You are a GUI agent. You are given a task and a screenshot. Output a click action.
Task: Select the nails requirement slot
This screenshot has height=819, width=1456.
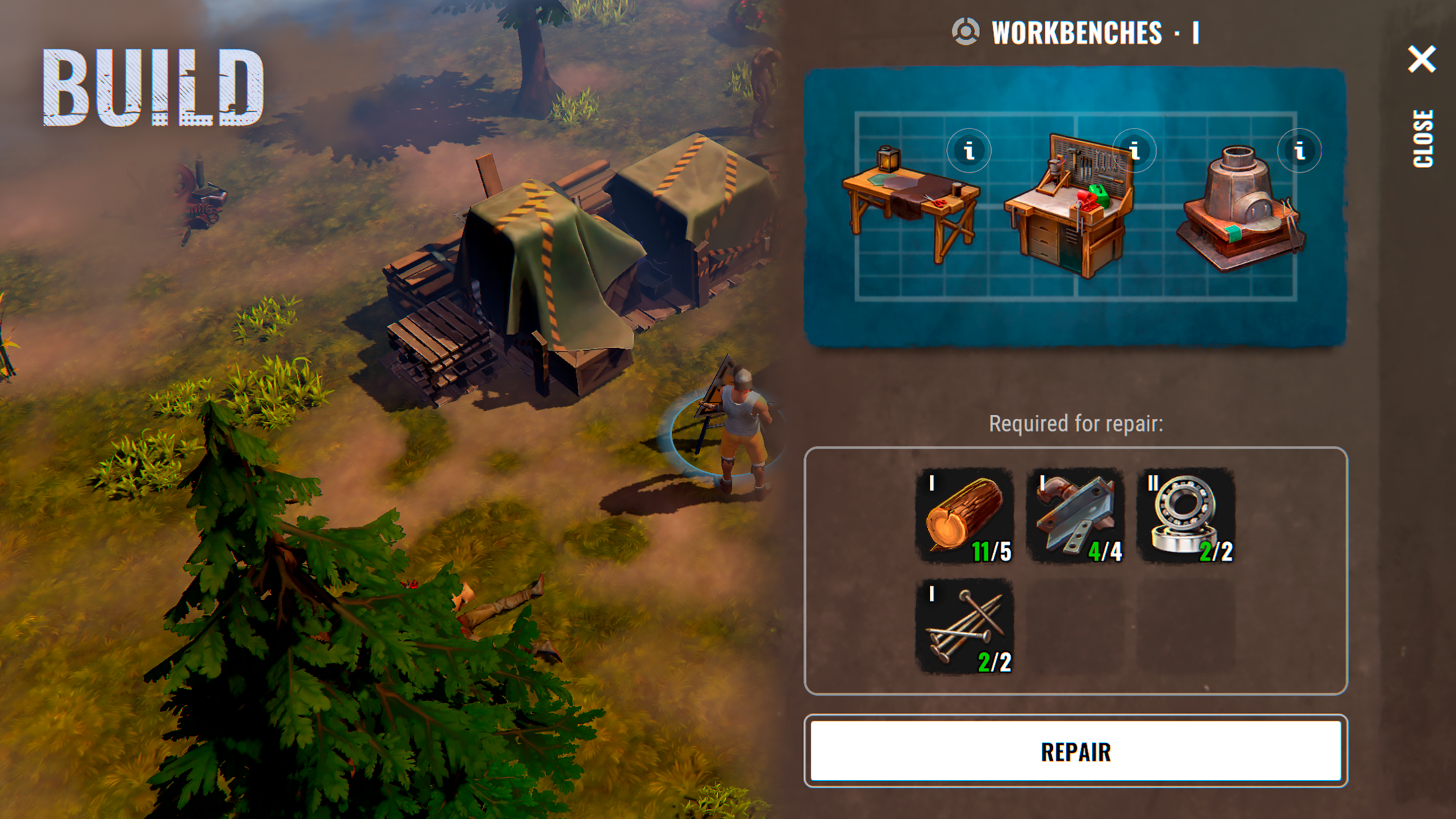click(x=965, y=627)
